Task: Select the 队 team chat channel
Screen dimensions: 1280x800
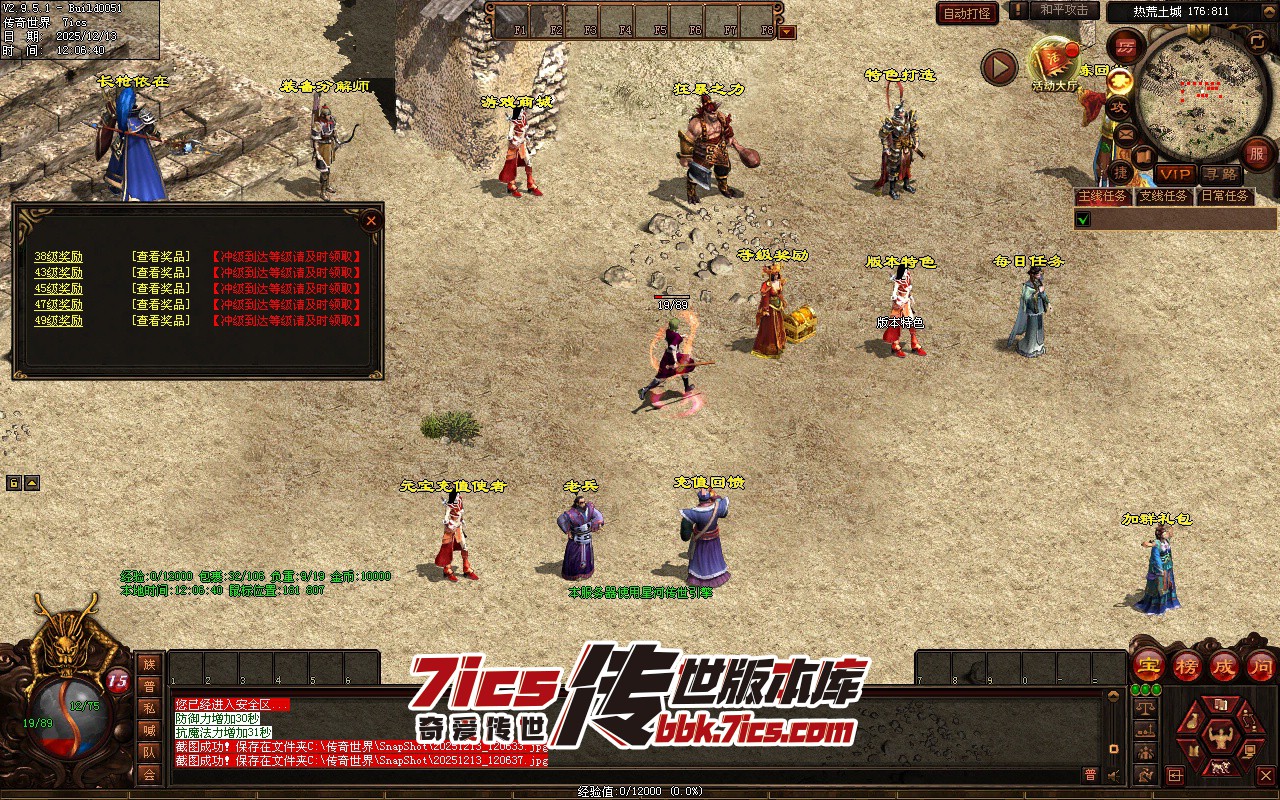Action: (x=149, y=752)
